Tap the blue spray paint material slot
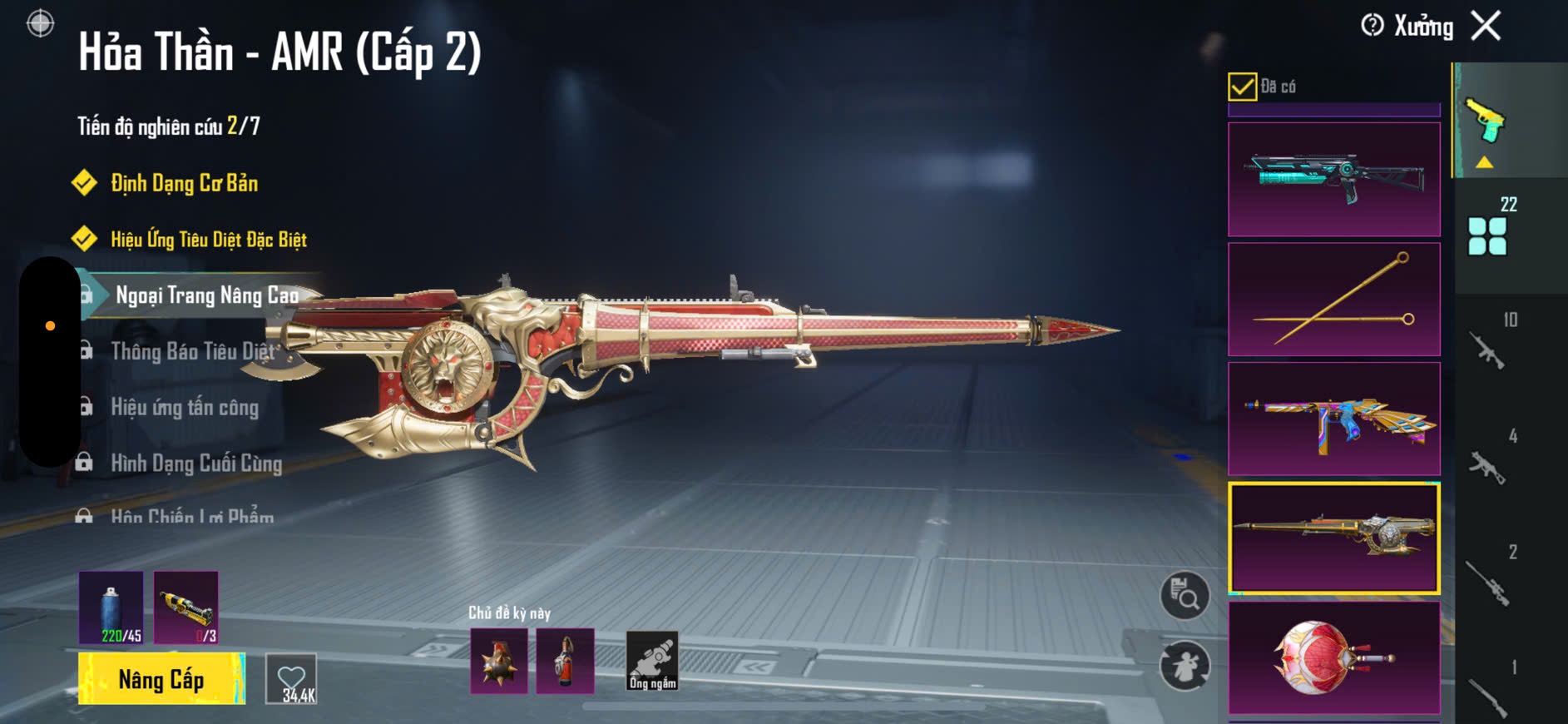 pyautogui.click(x=111, y=607)
